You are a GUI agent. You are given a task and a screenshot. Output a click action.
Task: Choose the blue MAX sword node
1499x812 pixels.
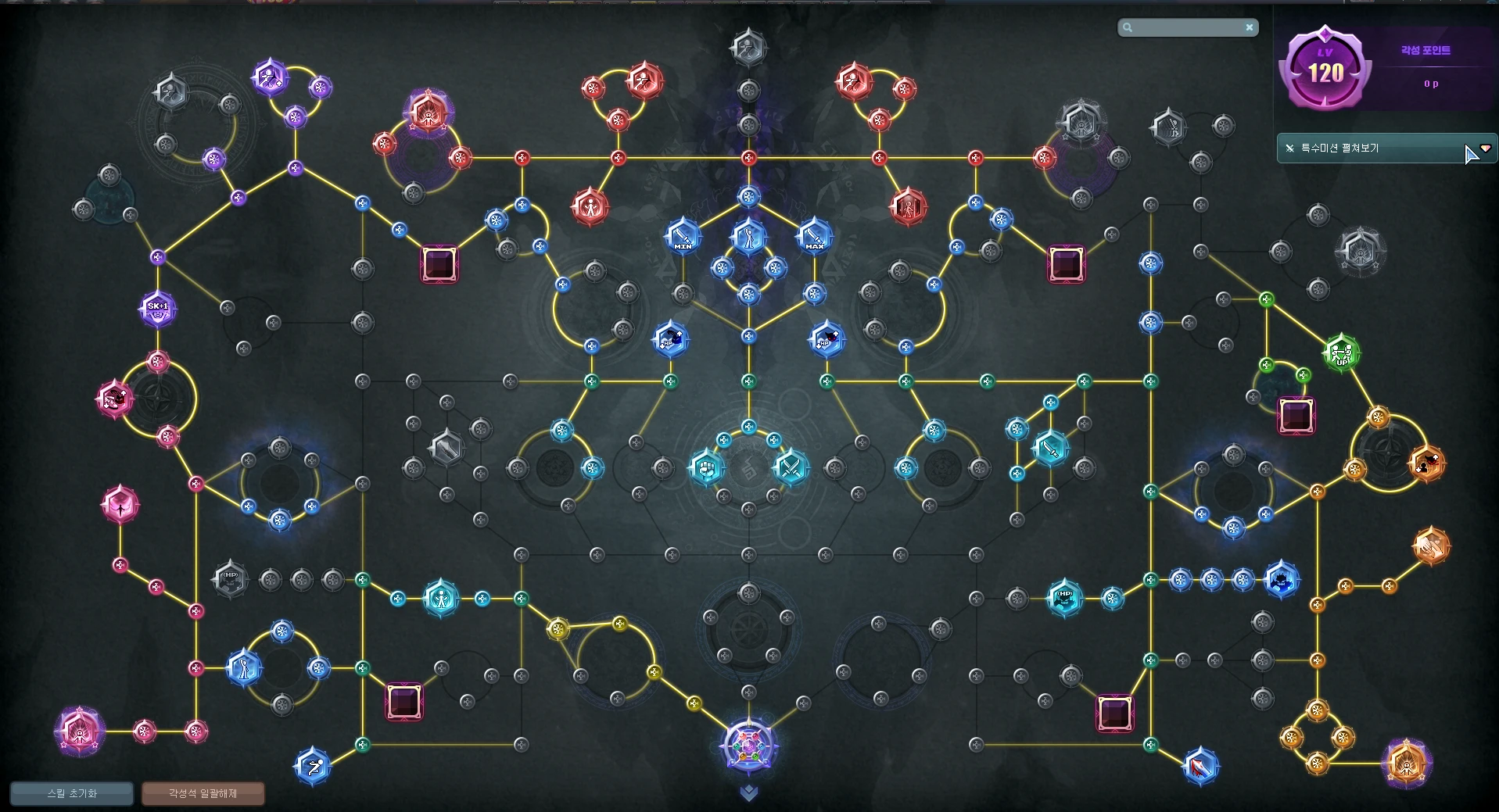pyautogui.click(x=814, y=236)
